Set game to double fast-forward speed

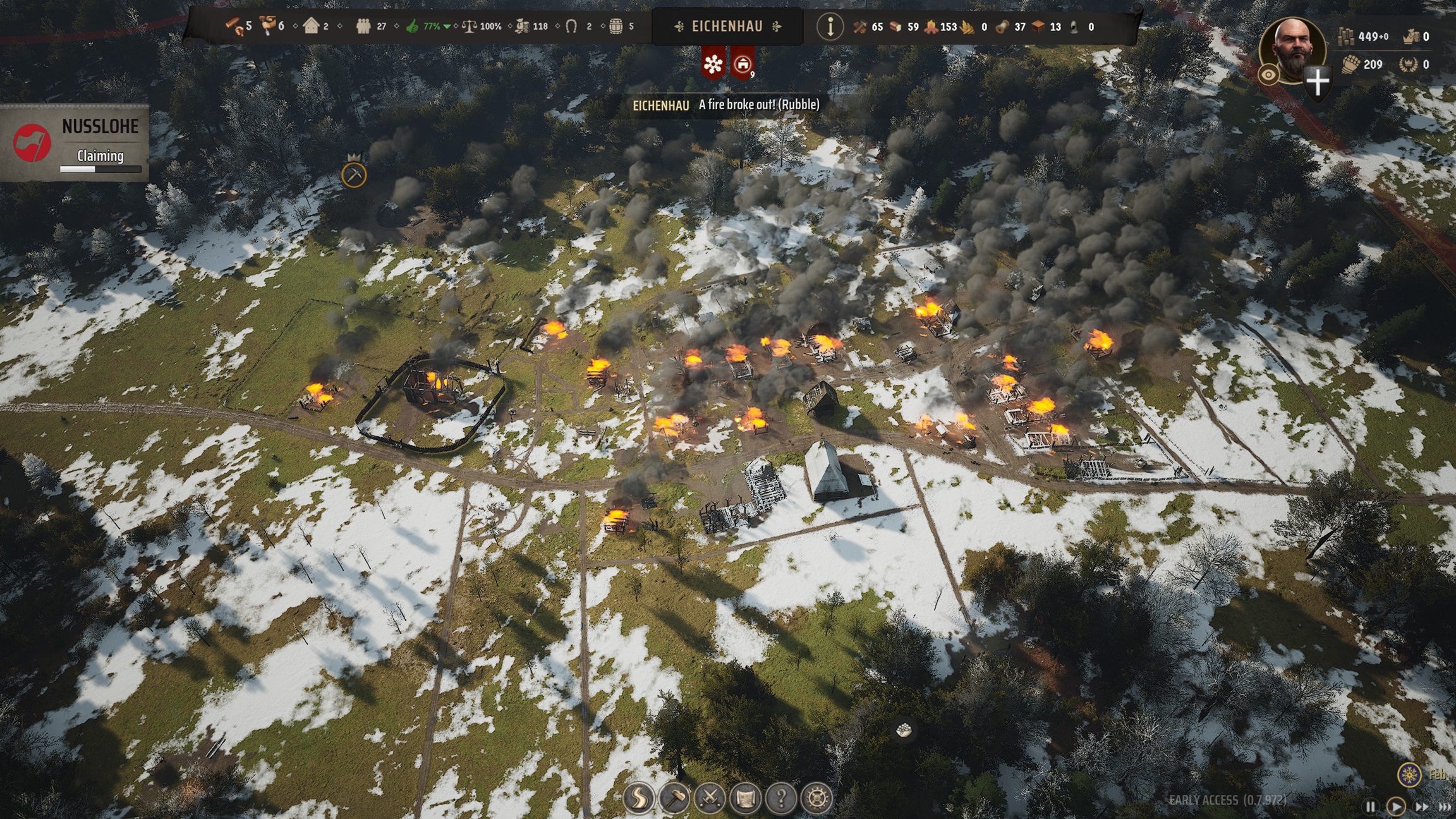tap(1421, 807)
